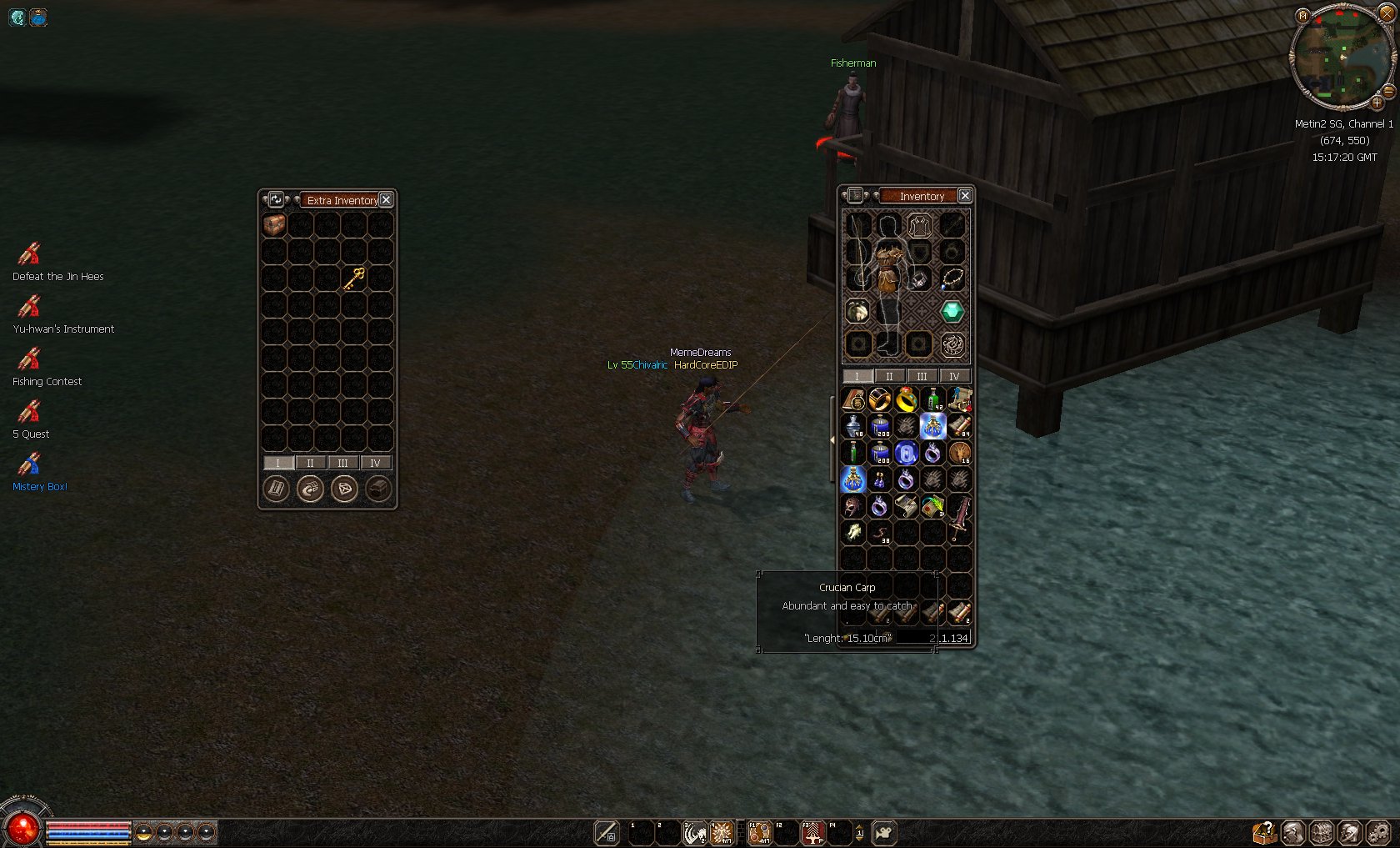Viewport: 1400px width, 848px height.
Task: Click the blue Mistery Box scroll
Action: tap(30, 464)
